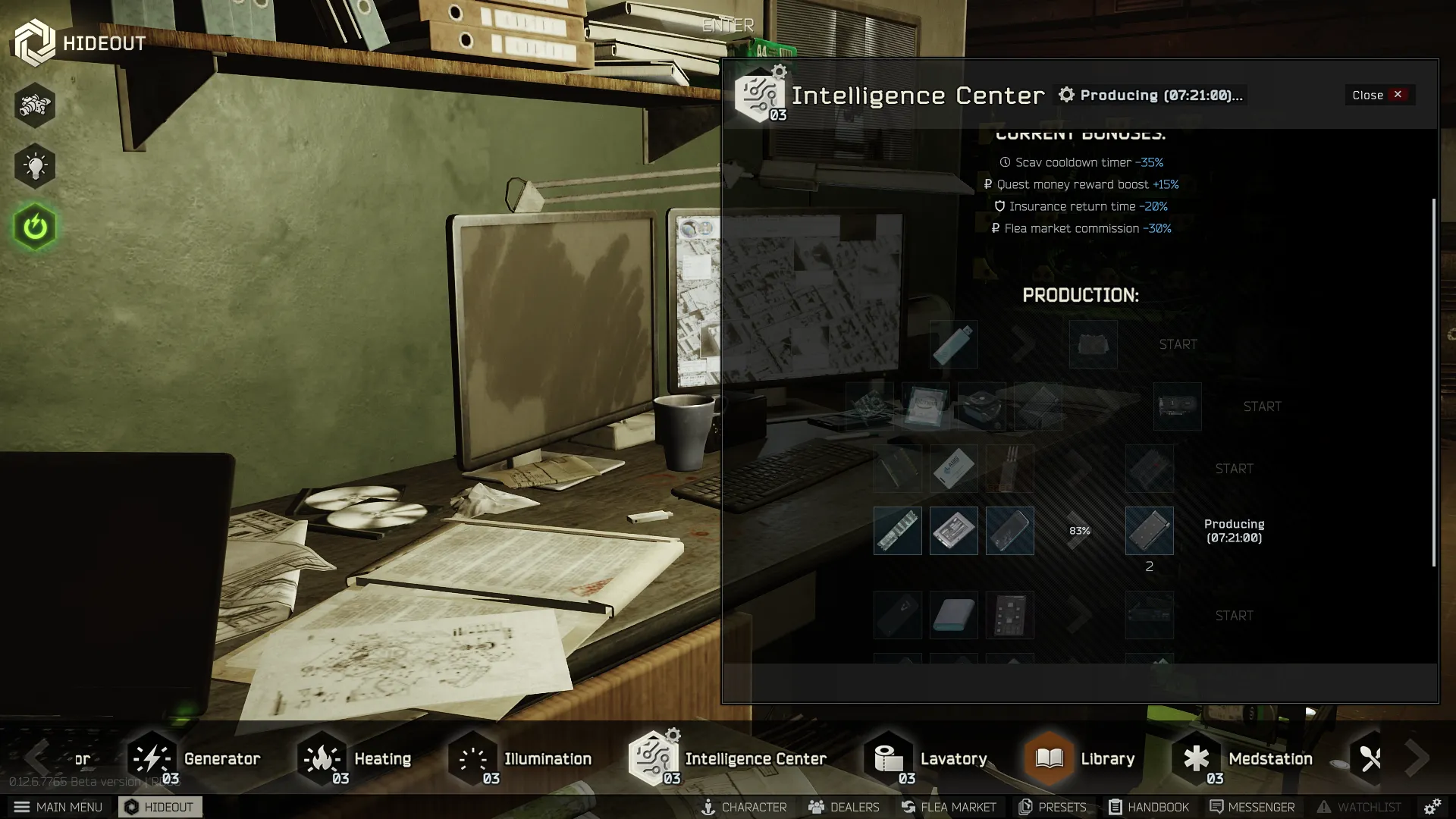
Task: Open the Flea Market
Action: click(x=949, y=807)
